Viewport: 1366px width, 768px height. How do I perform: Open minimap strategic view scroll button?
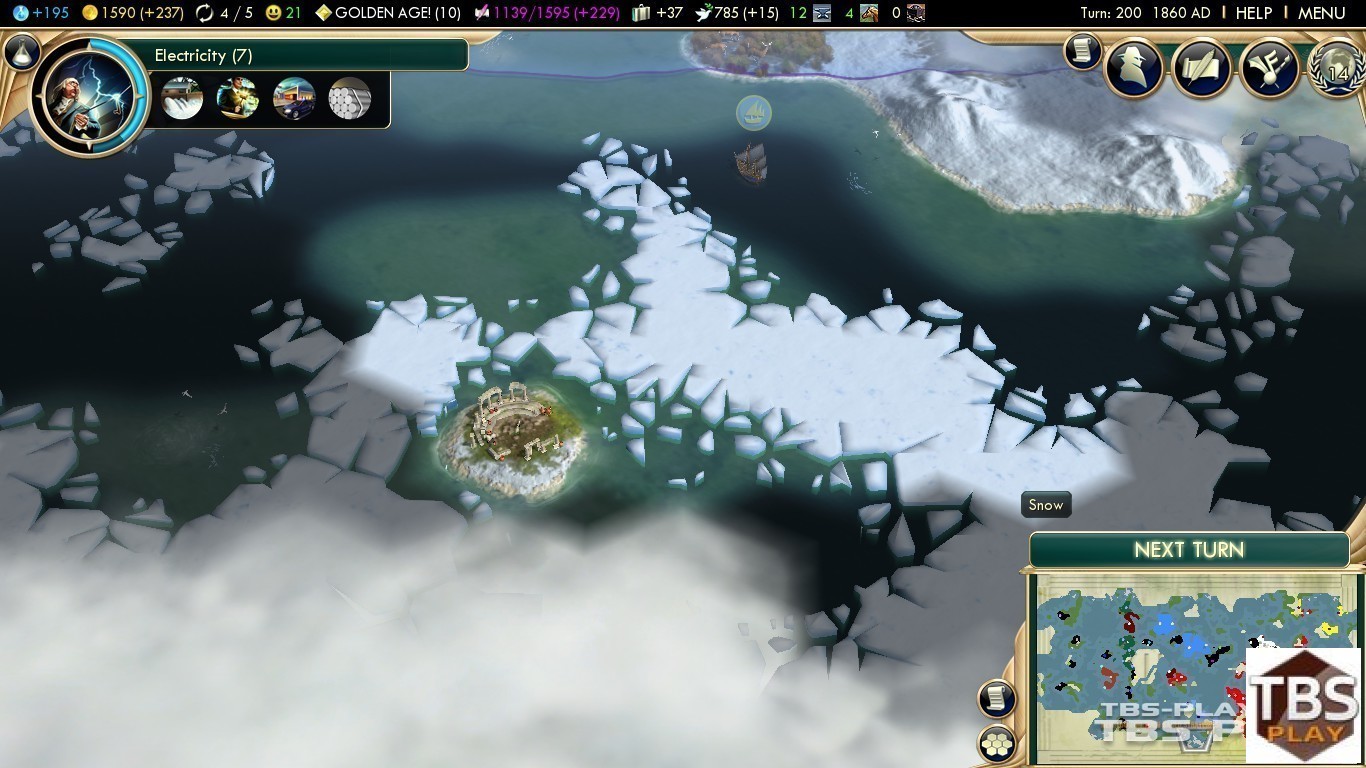997,699
